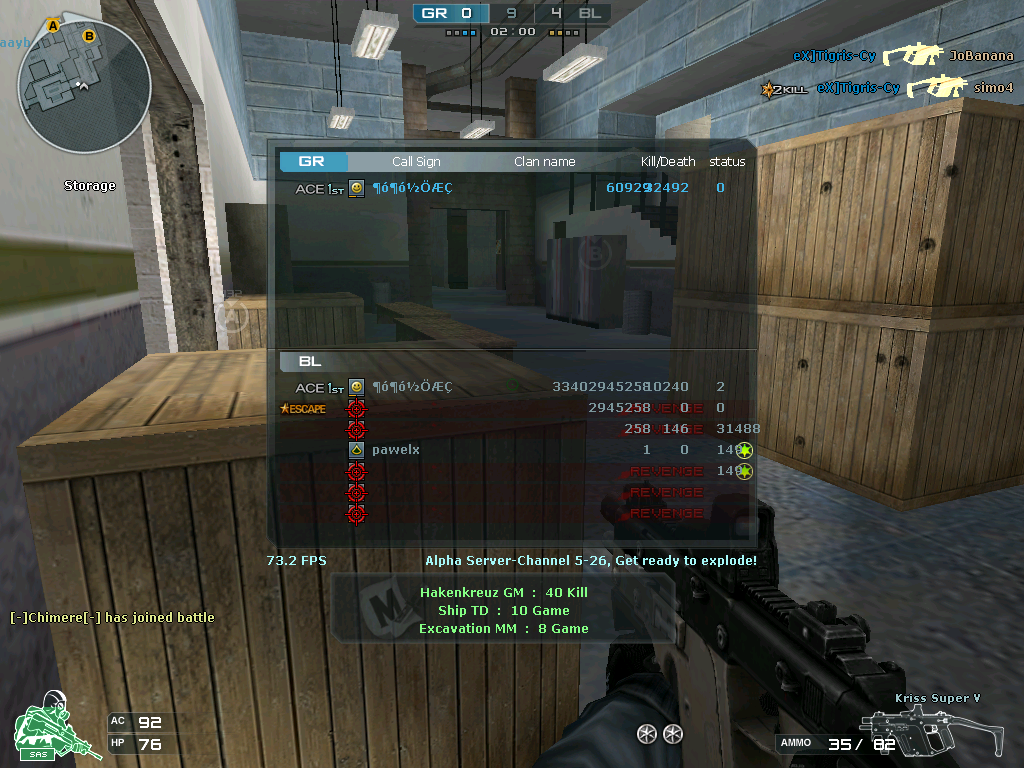Screen dimensions: 1024x768
Task: Select the GR team header on scoreboard
Action: 313,161
